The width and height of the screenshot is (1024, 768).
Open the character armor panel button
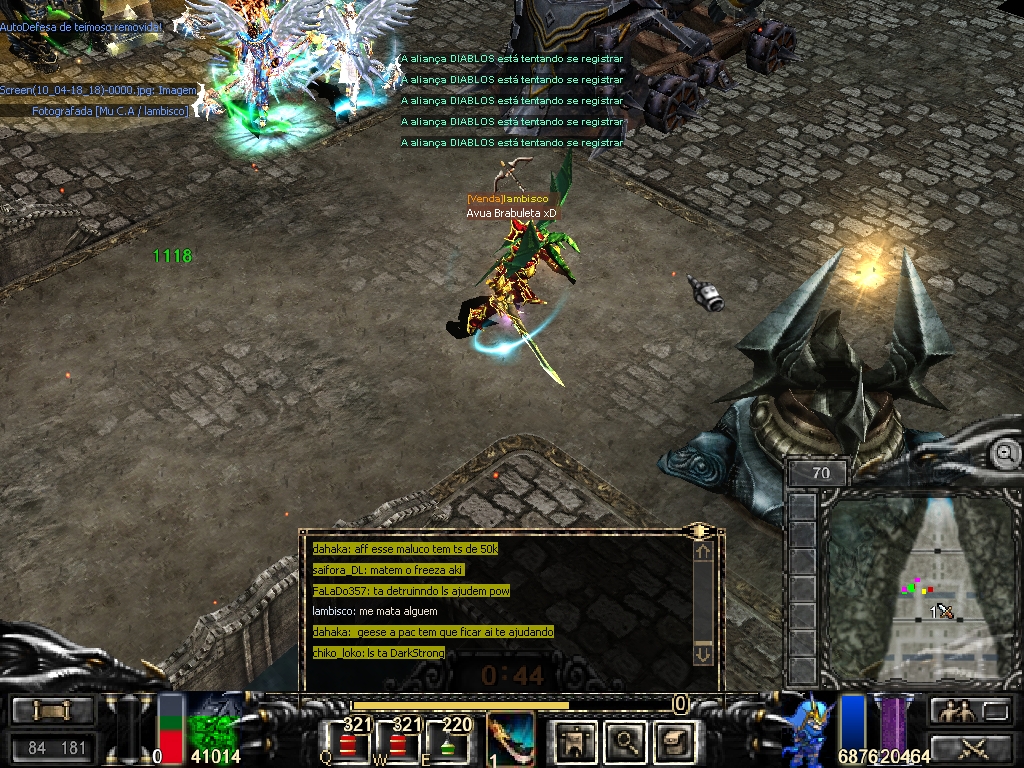click(575, 741)
